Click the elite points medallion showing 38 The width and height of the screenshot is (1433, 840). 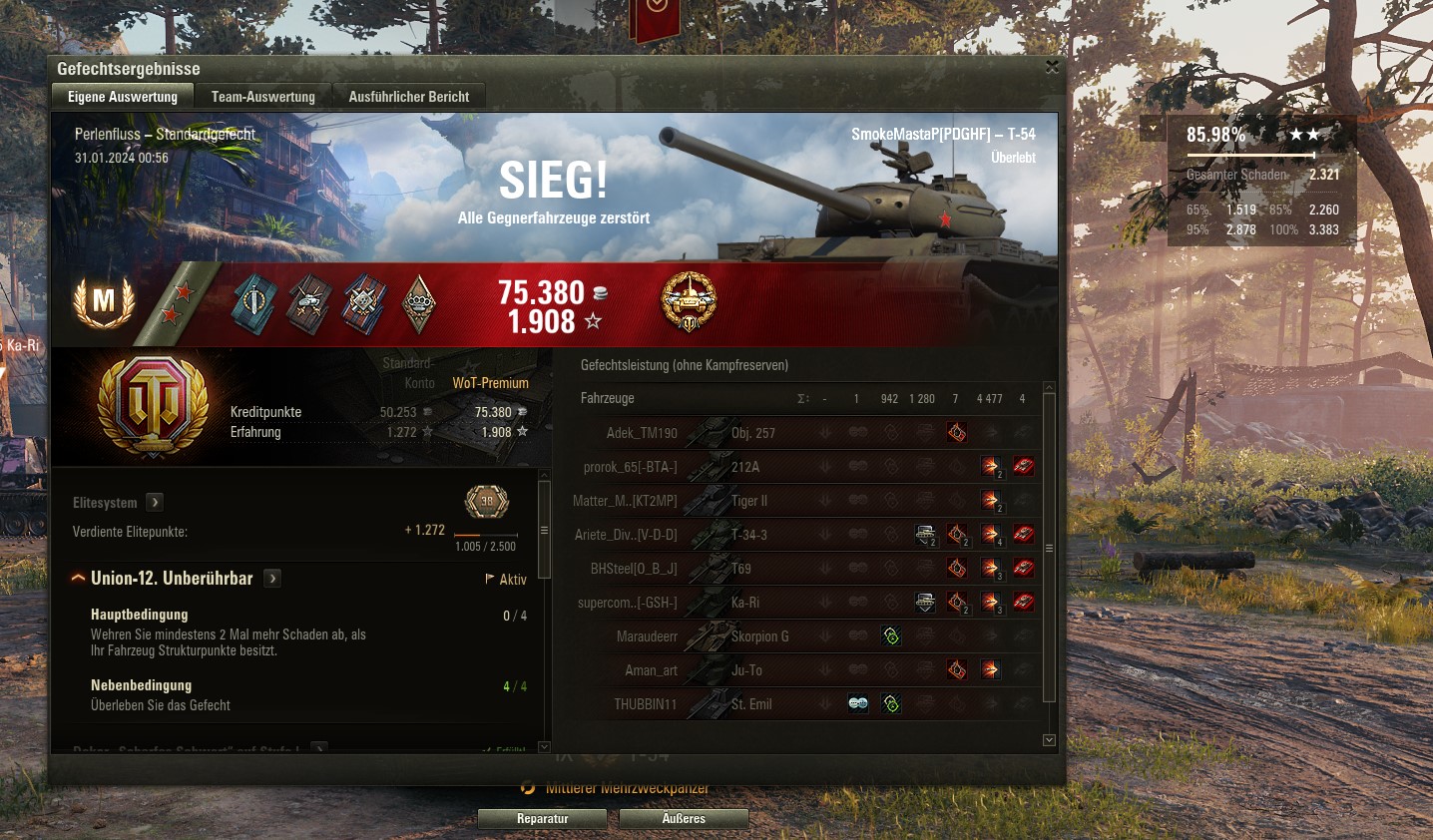[486, 502]
